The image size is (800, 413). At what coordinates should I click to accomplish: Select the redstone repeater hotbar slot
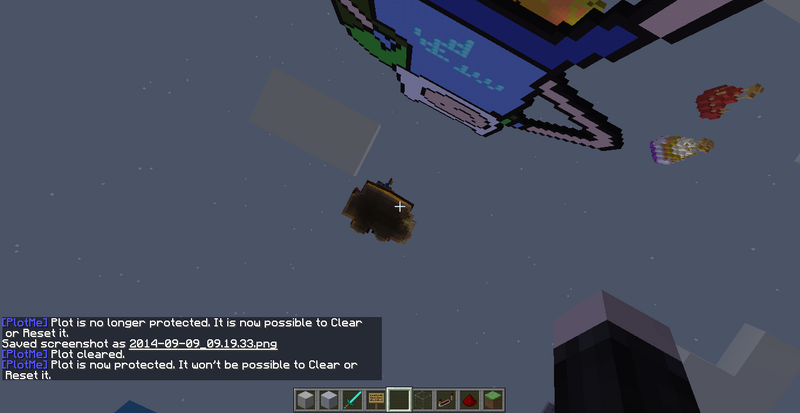tap(445, 400)
